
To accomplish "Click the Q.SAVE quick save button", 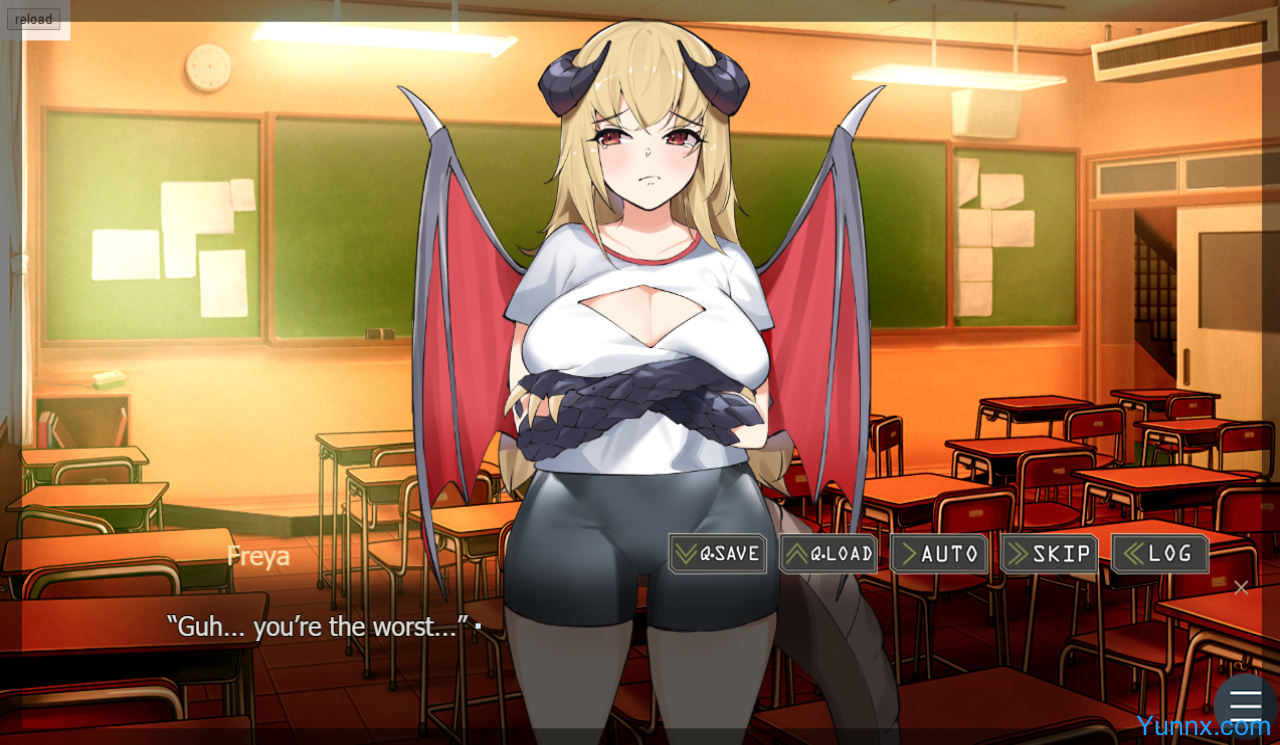I will point(717,554).
